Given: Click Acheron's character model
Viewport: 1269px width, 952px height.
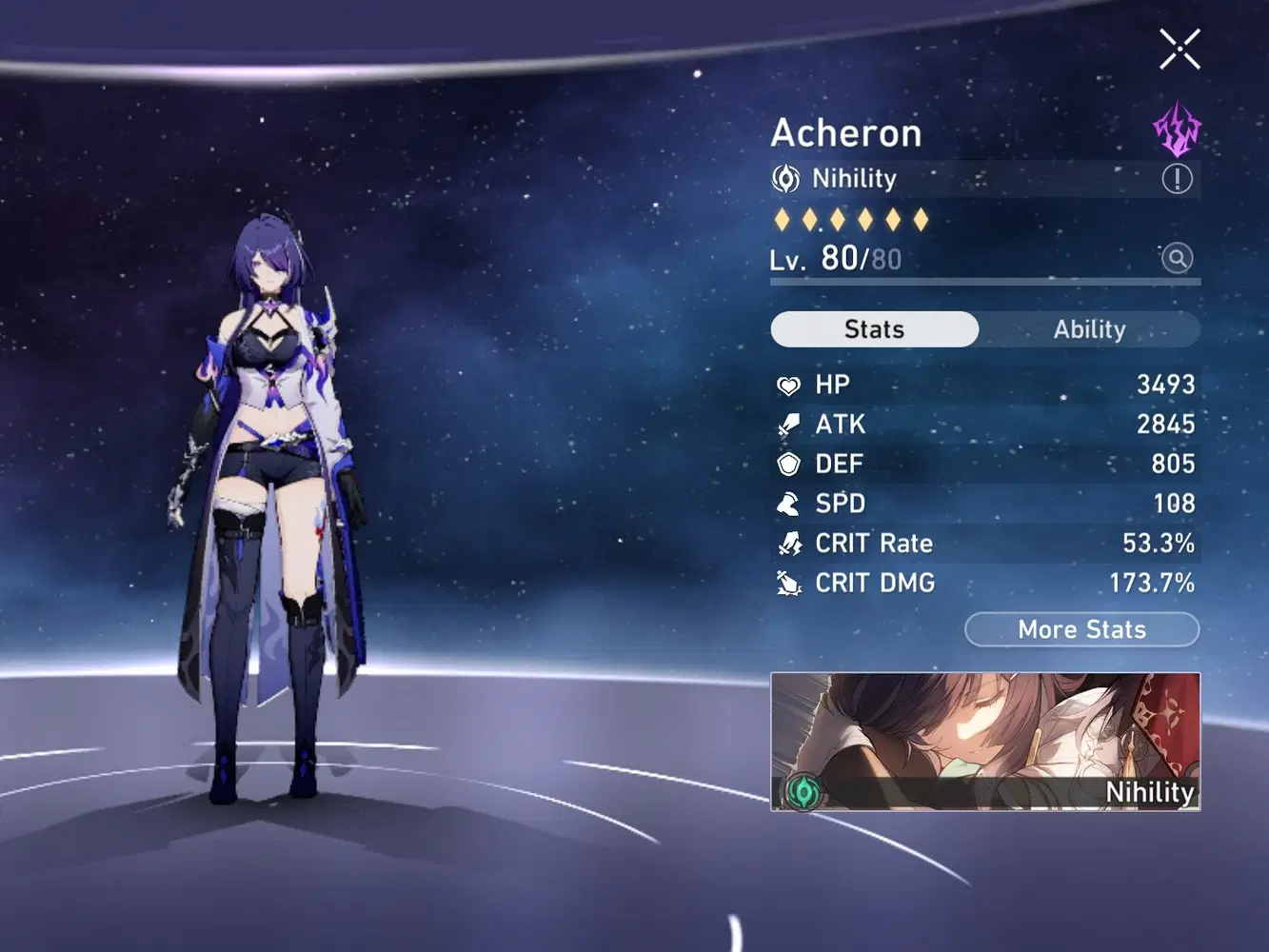Looking at the screenshot, I should [x=271, y=476].
